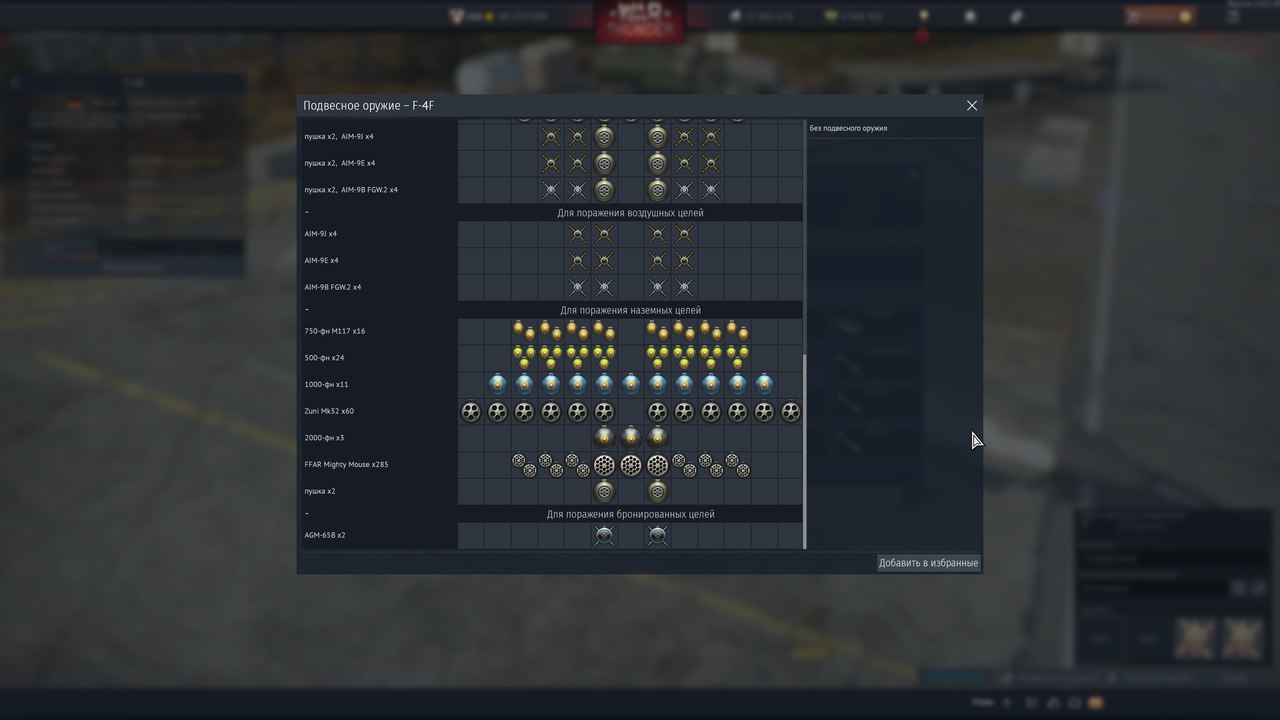Screen dimensions: 1280x720
Task: Click the loadout list scrollbar
Action: click(805, 450)
